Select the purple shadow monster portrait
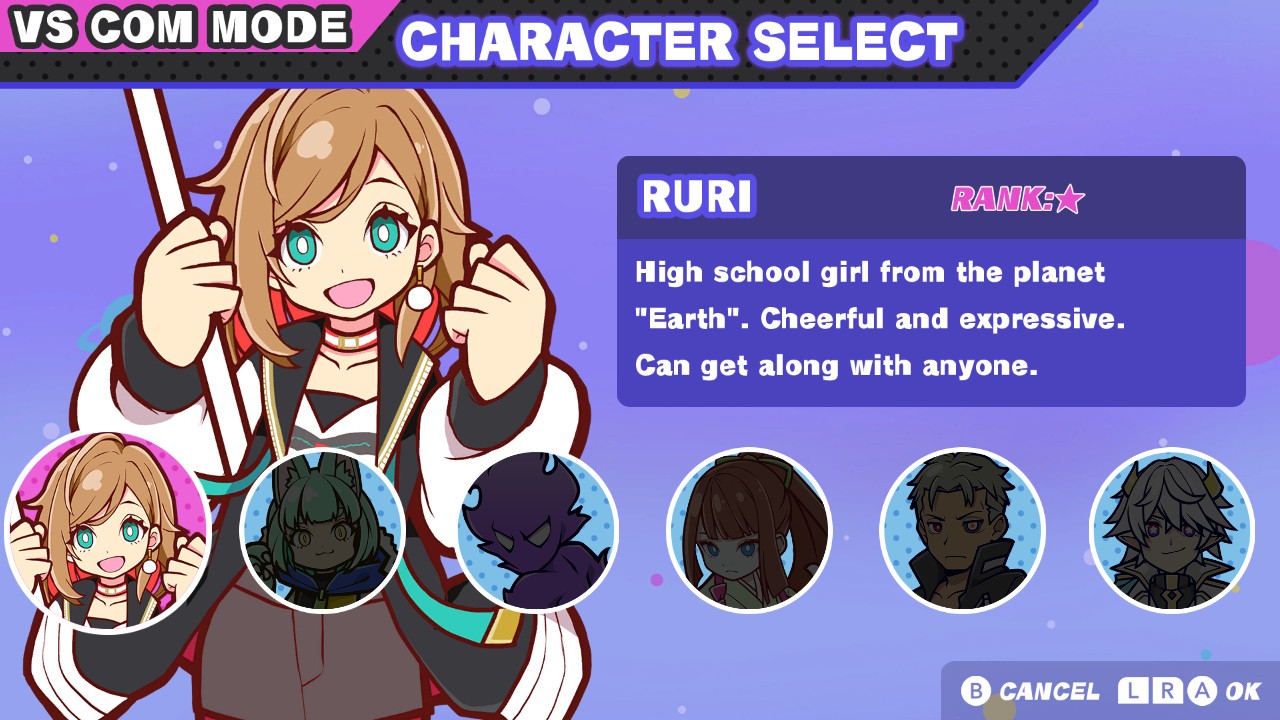The height and width of the screenshot is (720, 1280). 537,530
